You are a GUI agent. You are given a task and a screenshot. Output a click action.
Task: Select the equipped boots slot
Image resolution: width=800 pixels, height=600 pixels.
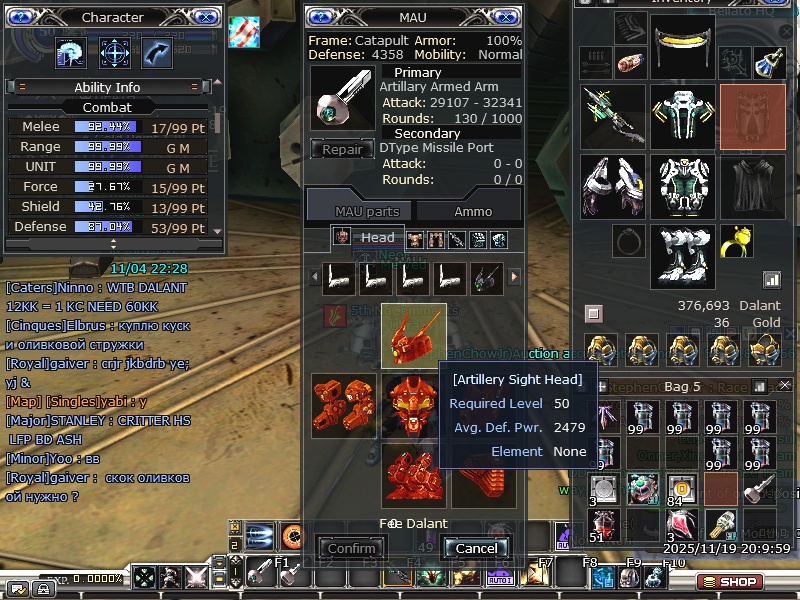tap(683, 256)
